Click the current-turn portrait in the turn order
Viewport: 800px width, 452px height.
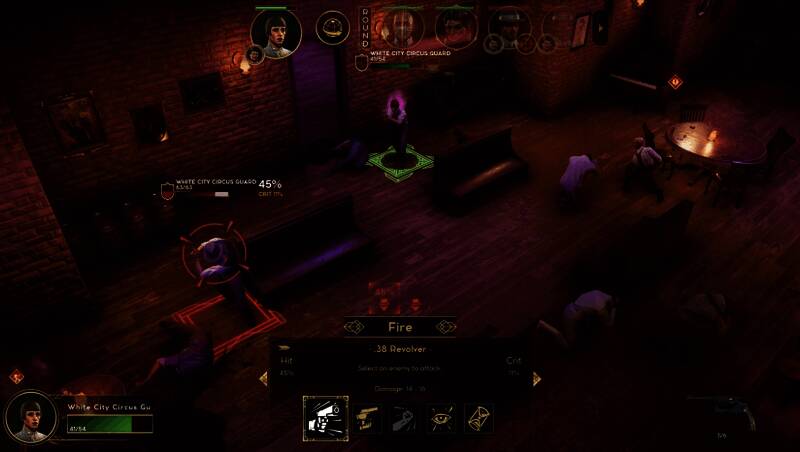click(x=276, y=33)
